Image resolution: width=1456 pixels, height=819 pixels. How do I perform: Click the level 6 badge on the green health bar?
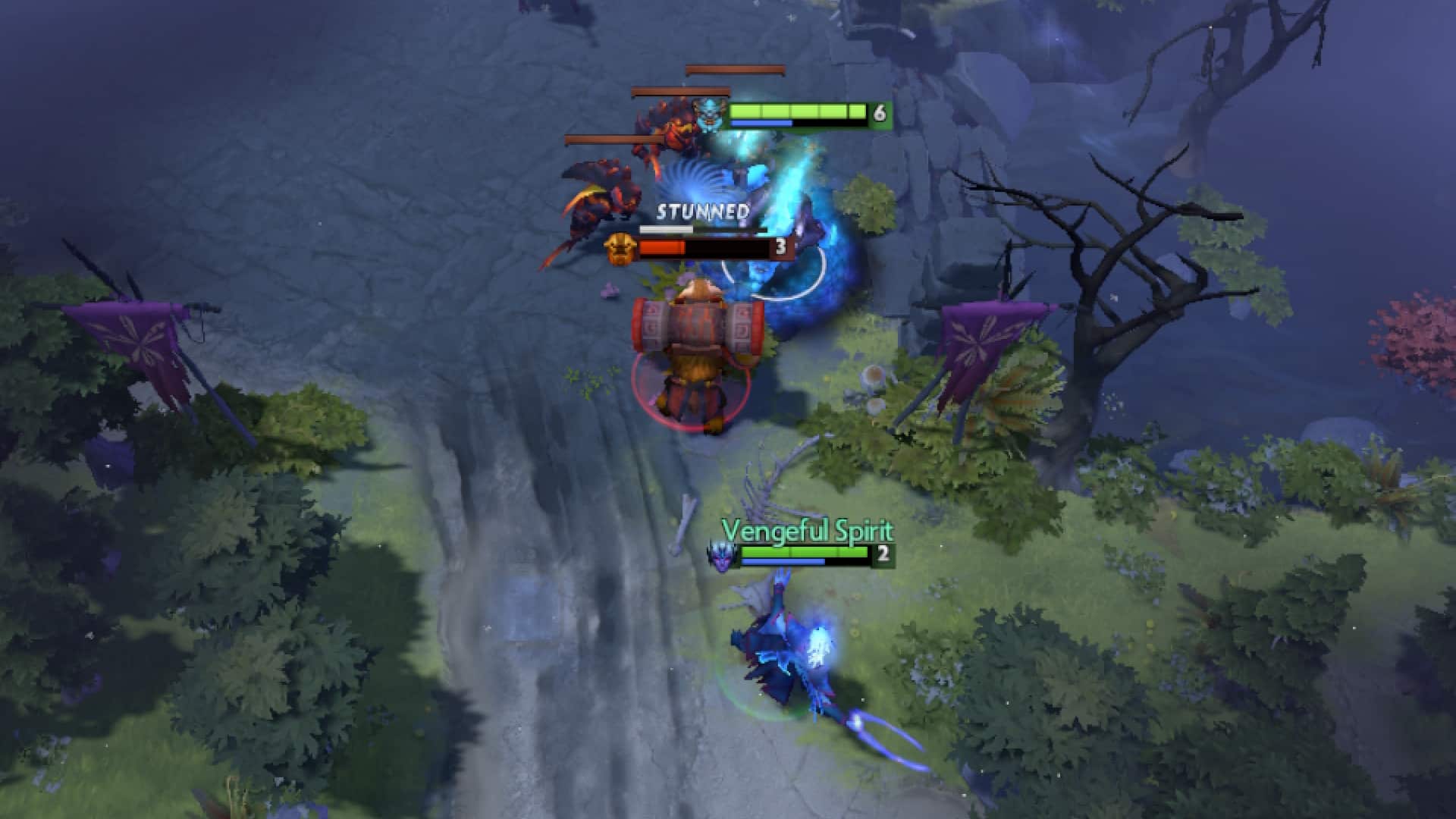pos(880,114)
